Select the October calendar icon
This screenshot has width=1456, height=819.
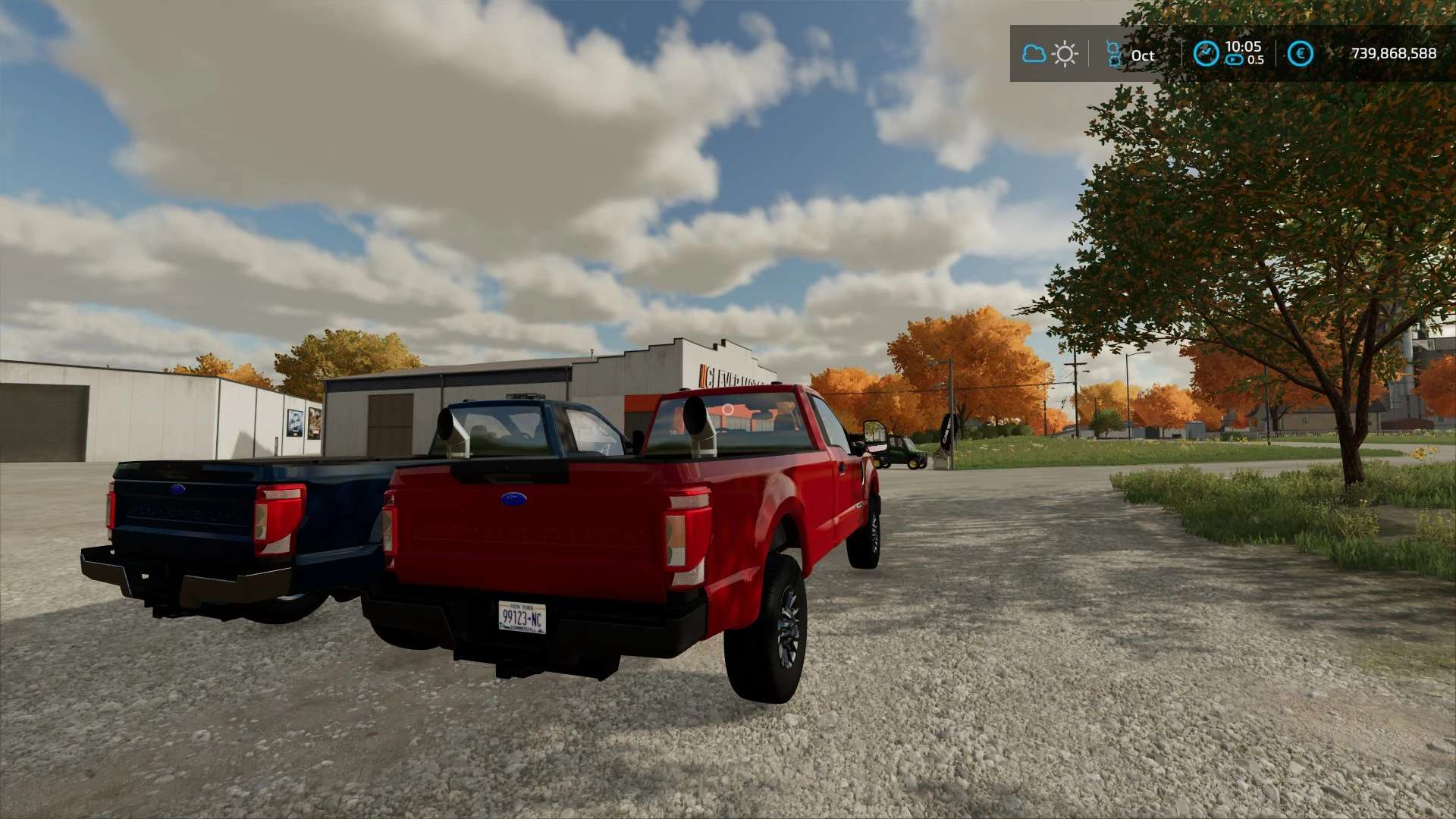coord(1114,55)
